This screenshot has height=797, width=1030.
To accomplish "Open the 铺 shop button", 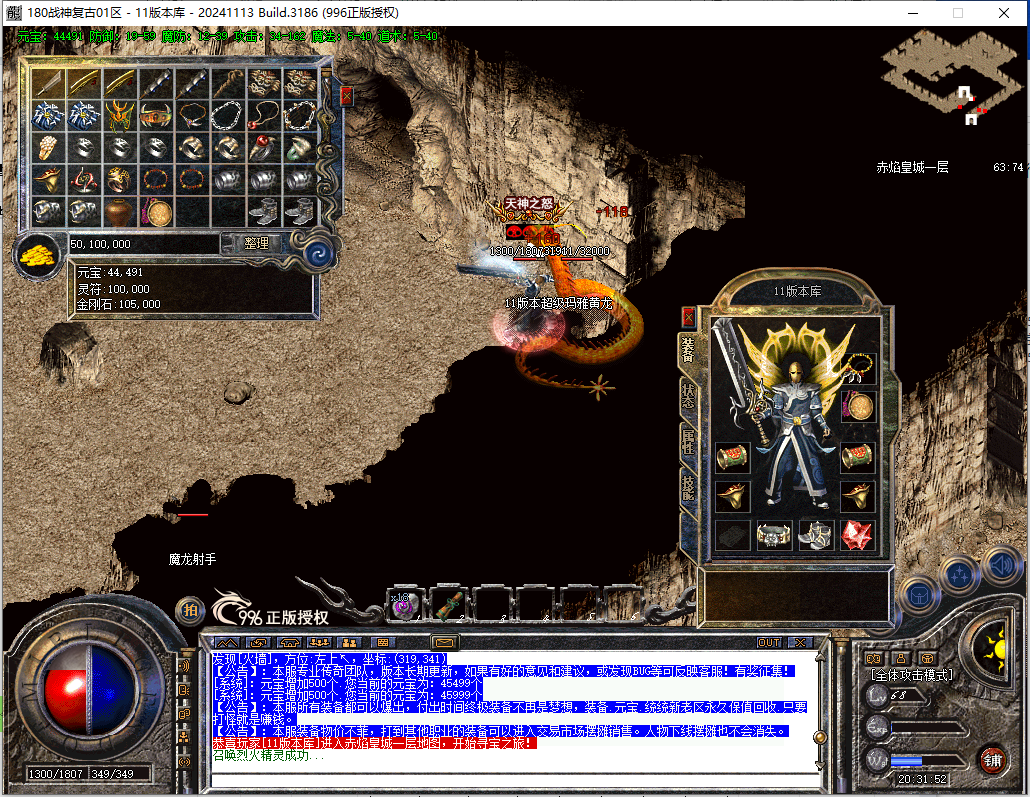I will click(991, 760).
